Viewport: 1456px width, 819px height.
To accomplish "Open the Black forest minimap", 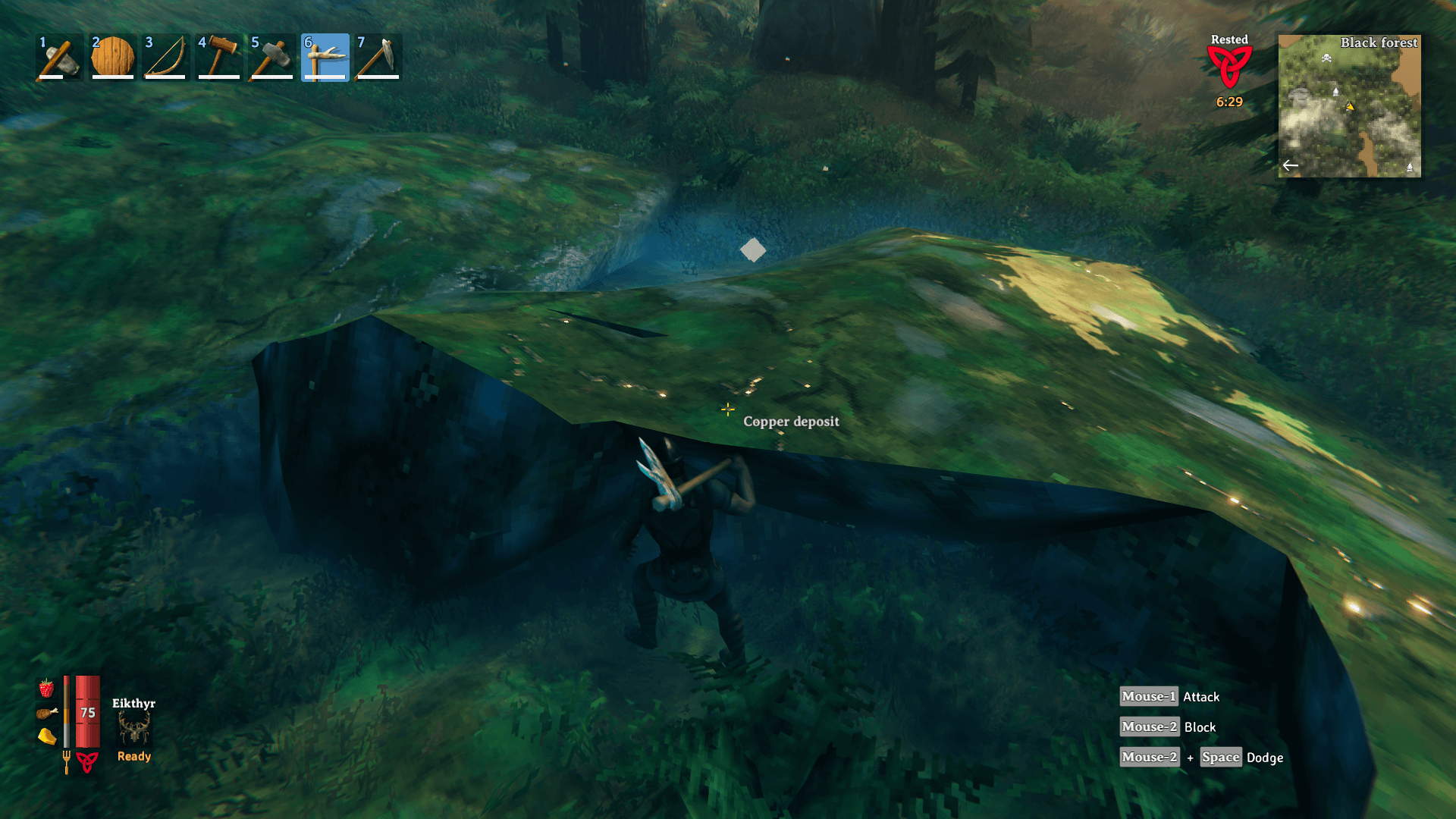I will (1349, 106).
